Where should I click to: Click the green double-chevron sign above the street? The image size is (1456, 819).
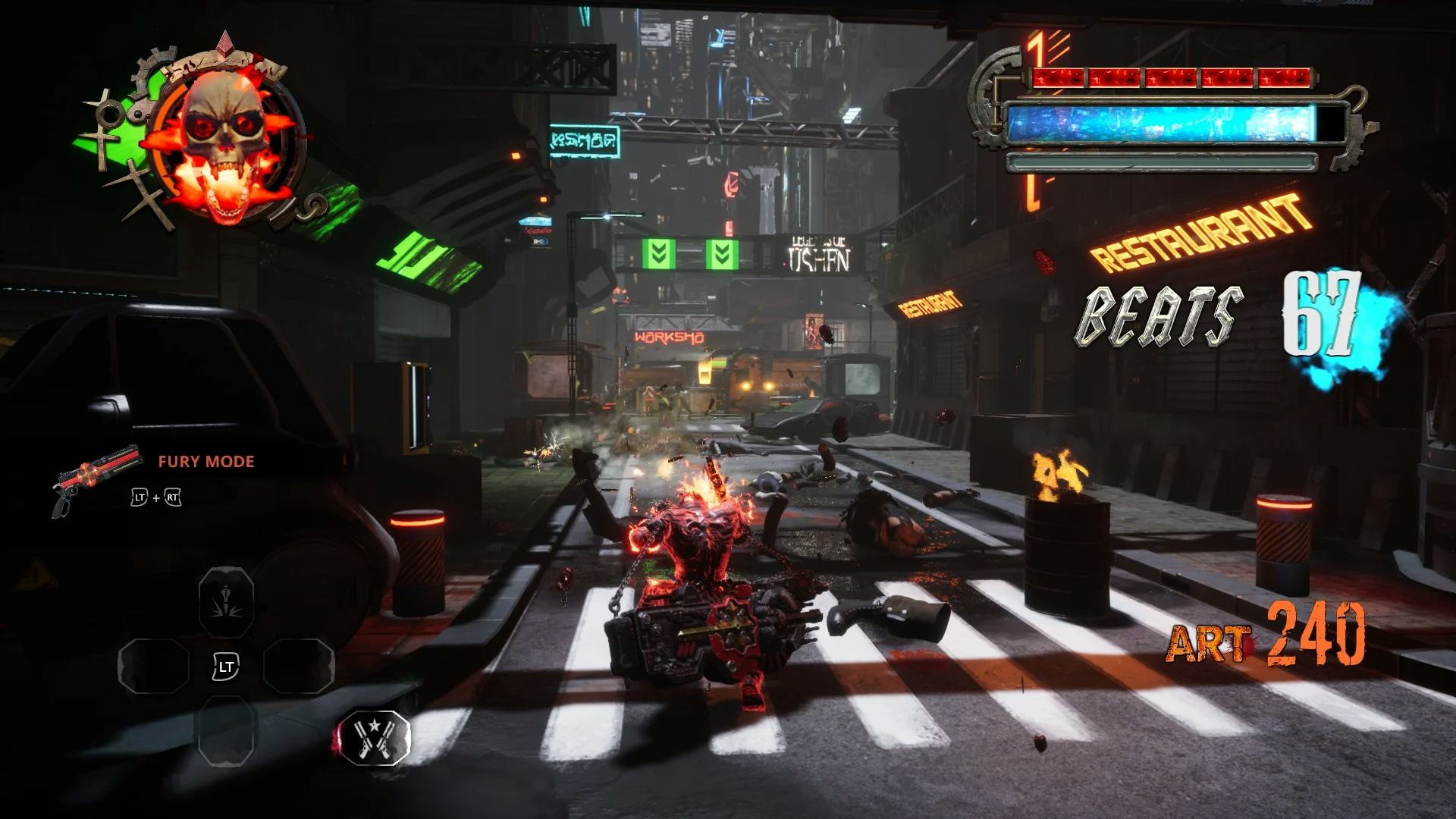658,253
